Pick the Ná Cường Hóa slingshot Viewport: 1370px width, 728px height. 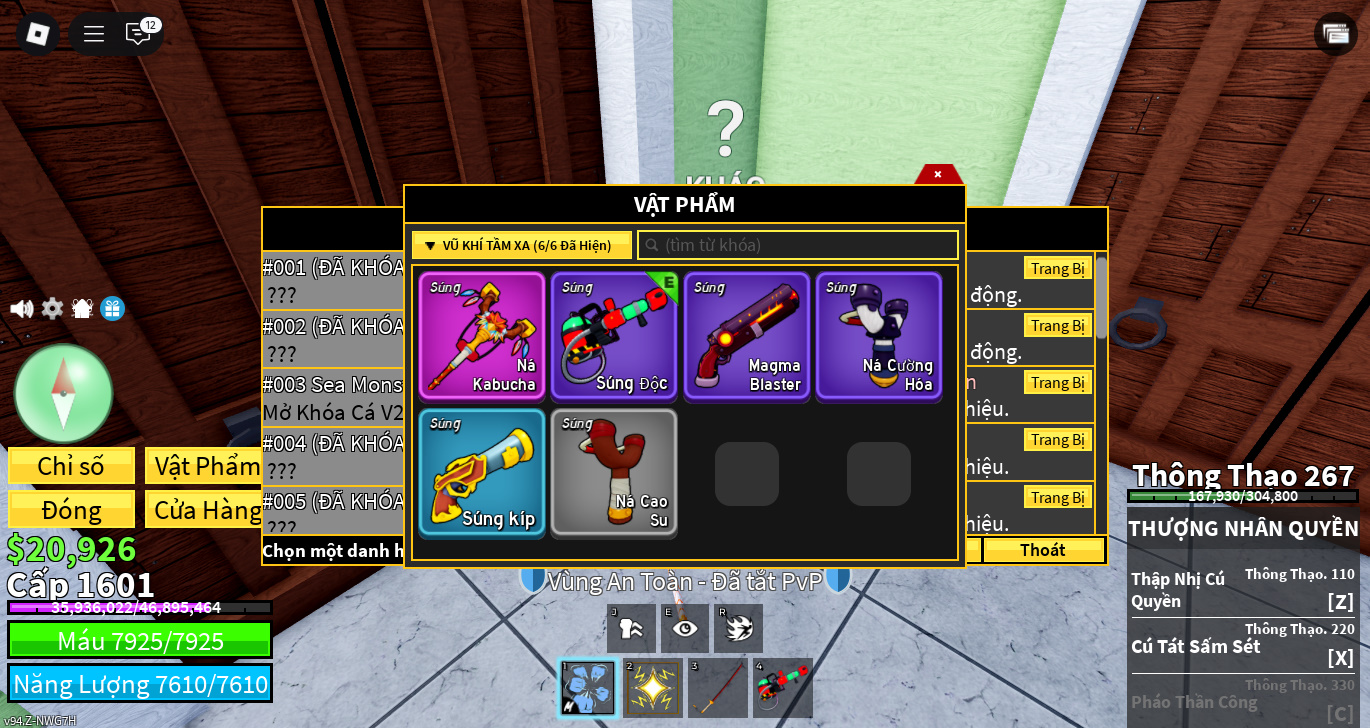[x=878, y=336]
